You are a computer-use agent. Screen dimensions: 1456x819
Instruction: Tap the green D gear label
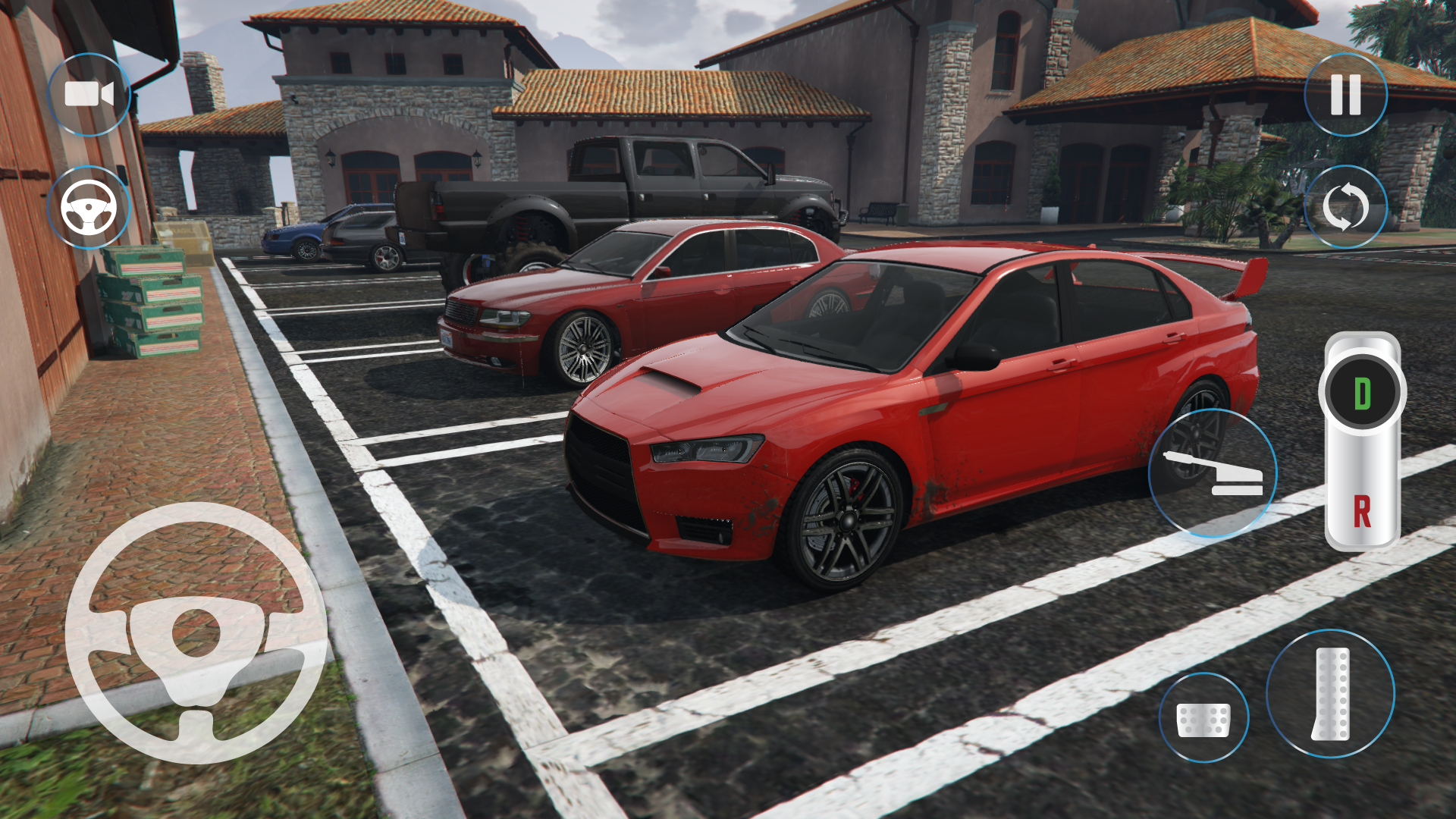pos(1362,391)
